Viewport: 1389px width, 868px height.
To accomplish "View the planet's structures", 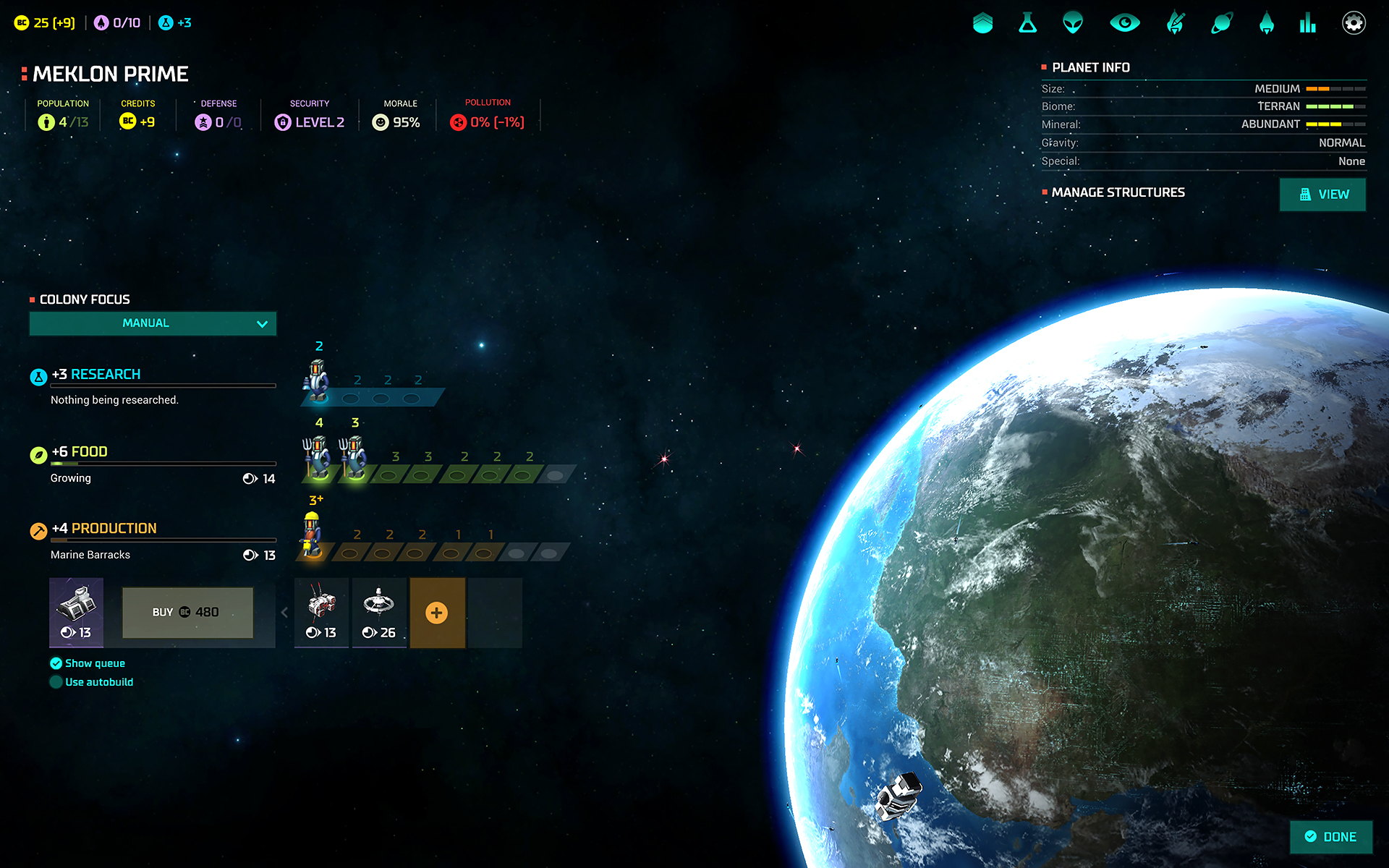I will pyautogui.click(x=1322, y=195).
